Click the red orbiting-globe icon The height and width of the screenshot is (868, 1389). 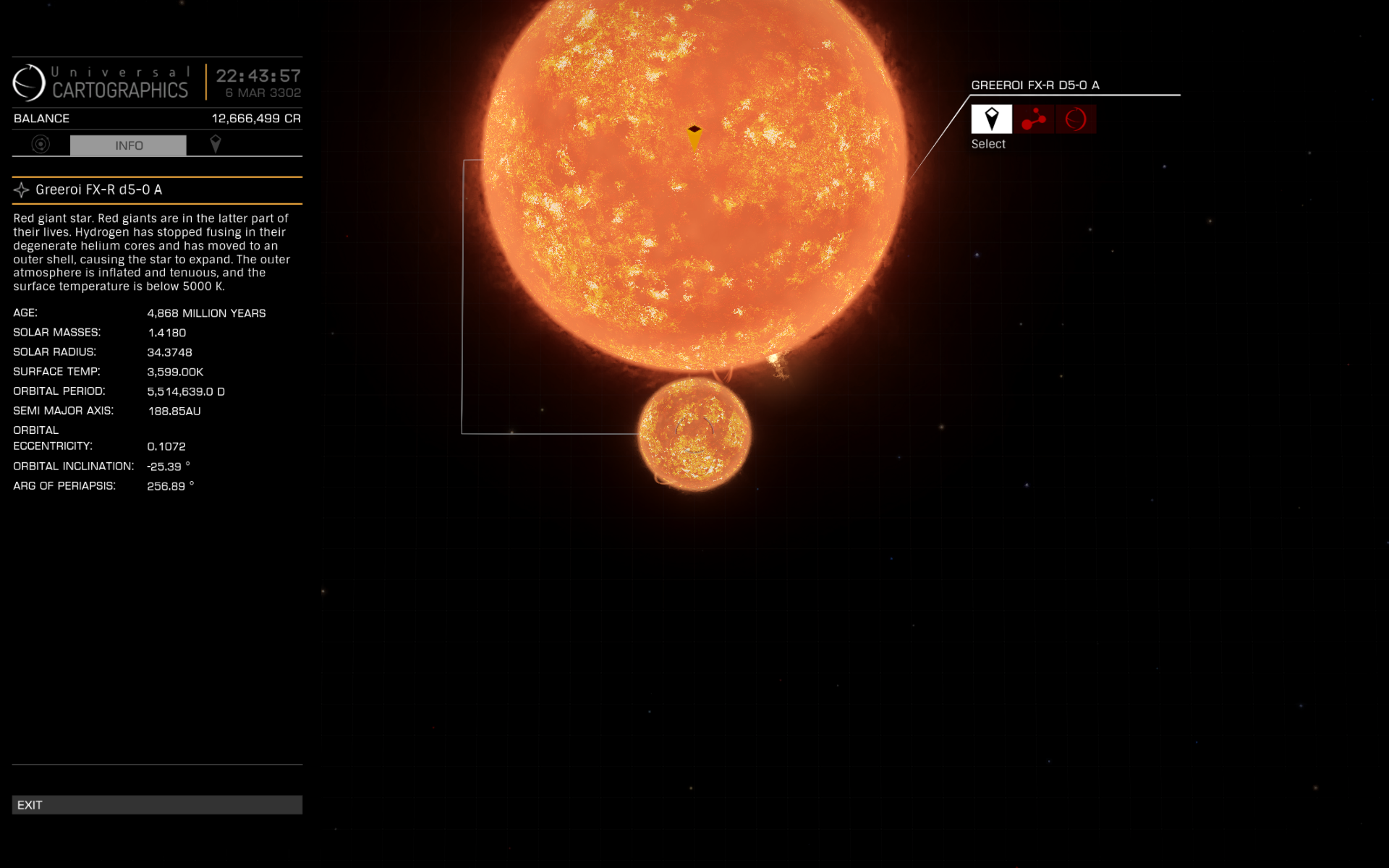pyautogui.click(x=1076, y=119)
